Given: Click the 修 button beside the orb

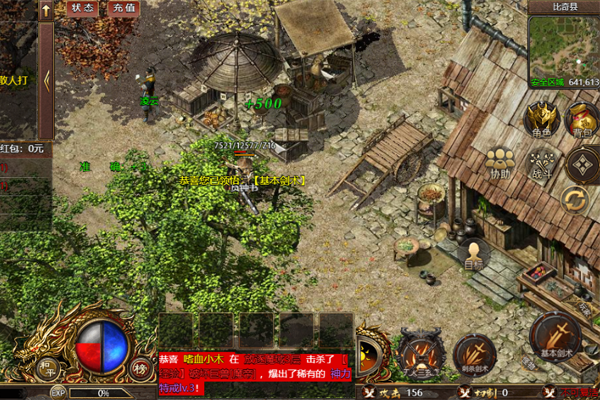Looking at the screenshot, I should pos(138,366).
